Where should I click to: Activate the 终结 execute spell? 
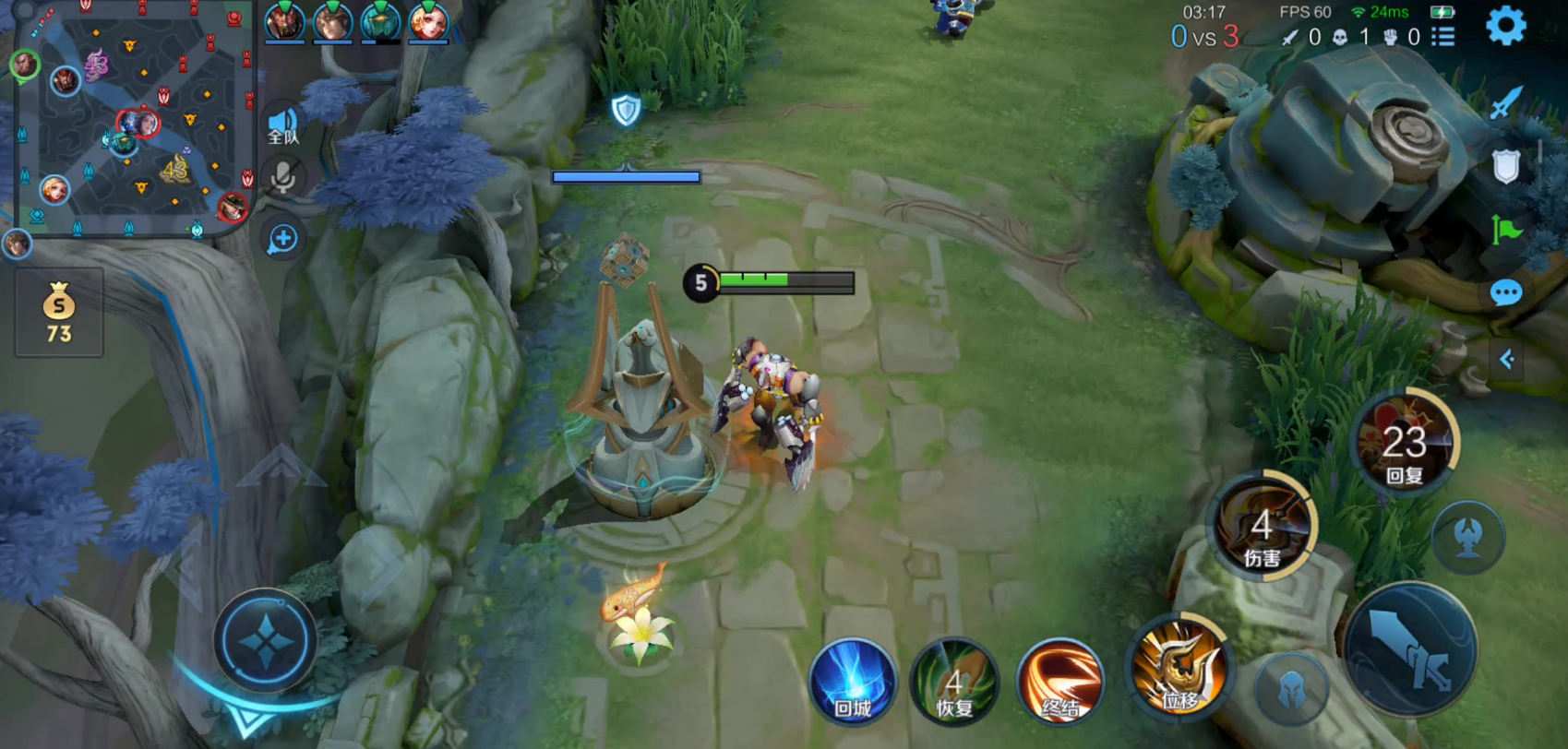(x=1059, y=683)
